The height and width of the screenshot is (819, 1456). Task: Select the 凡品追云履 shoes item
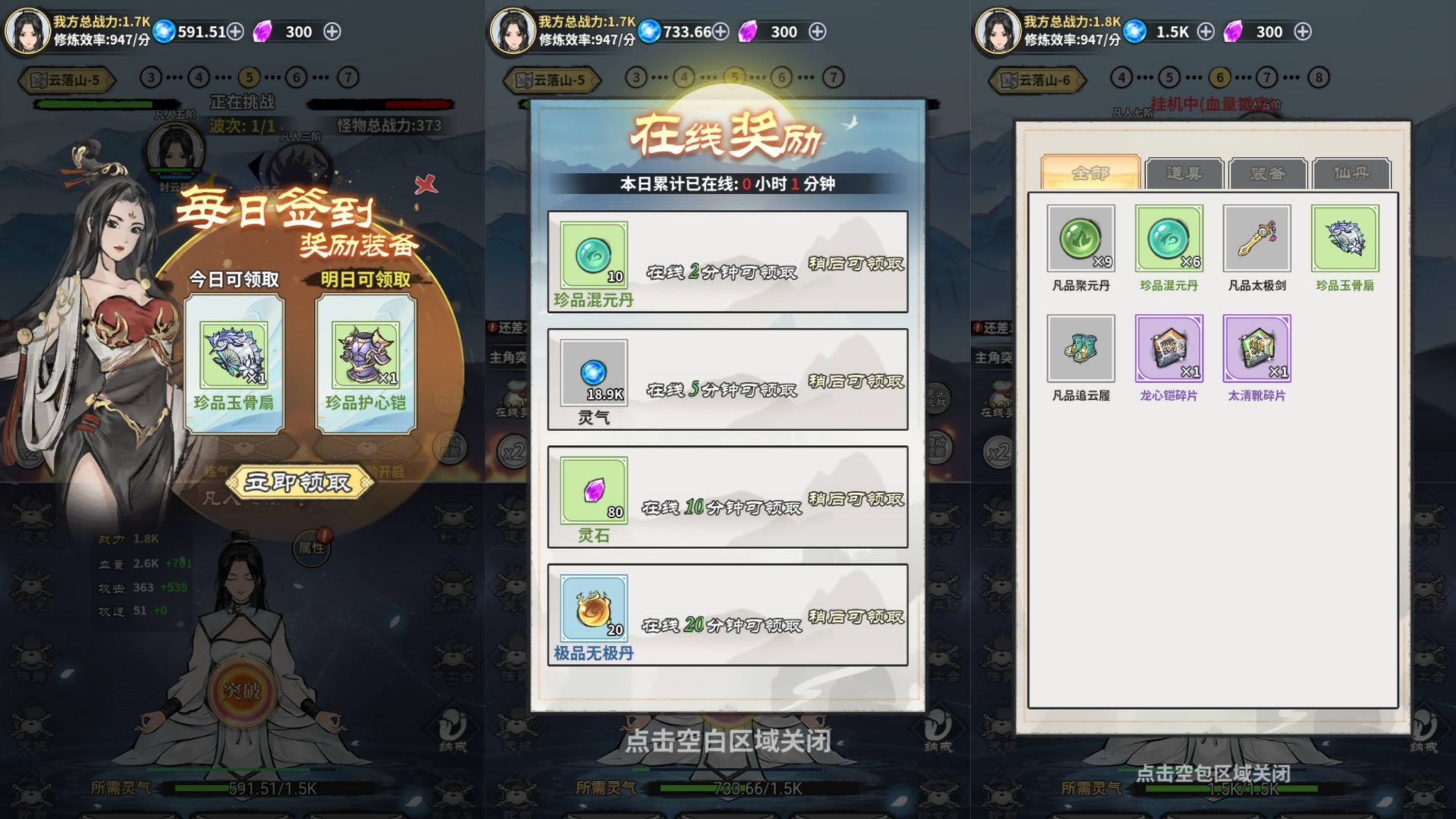point(1081,350)
